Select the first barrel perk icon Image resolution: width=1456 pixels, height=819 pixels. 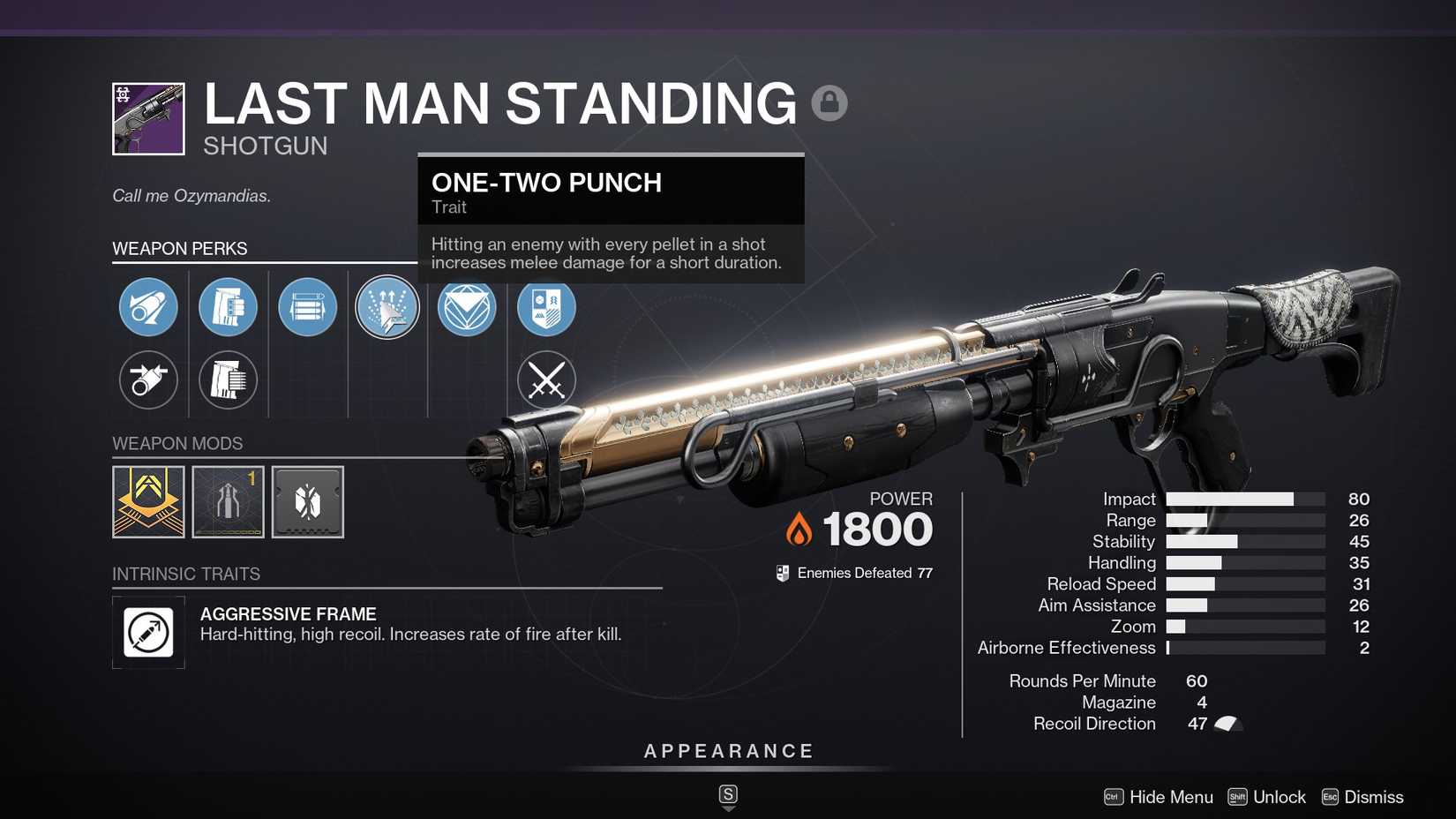148,307
